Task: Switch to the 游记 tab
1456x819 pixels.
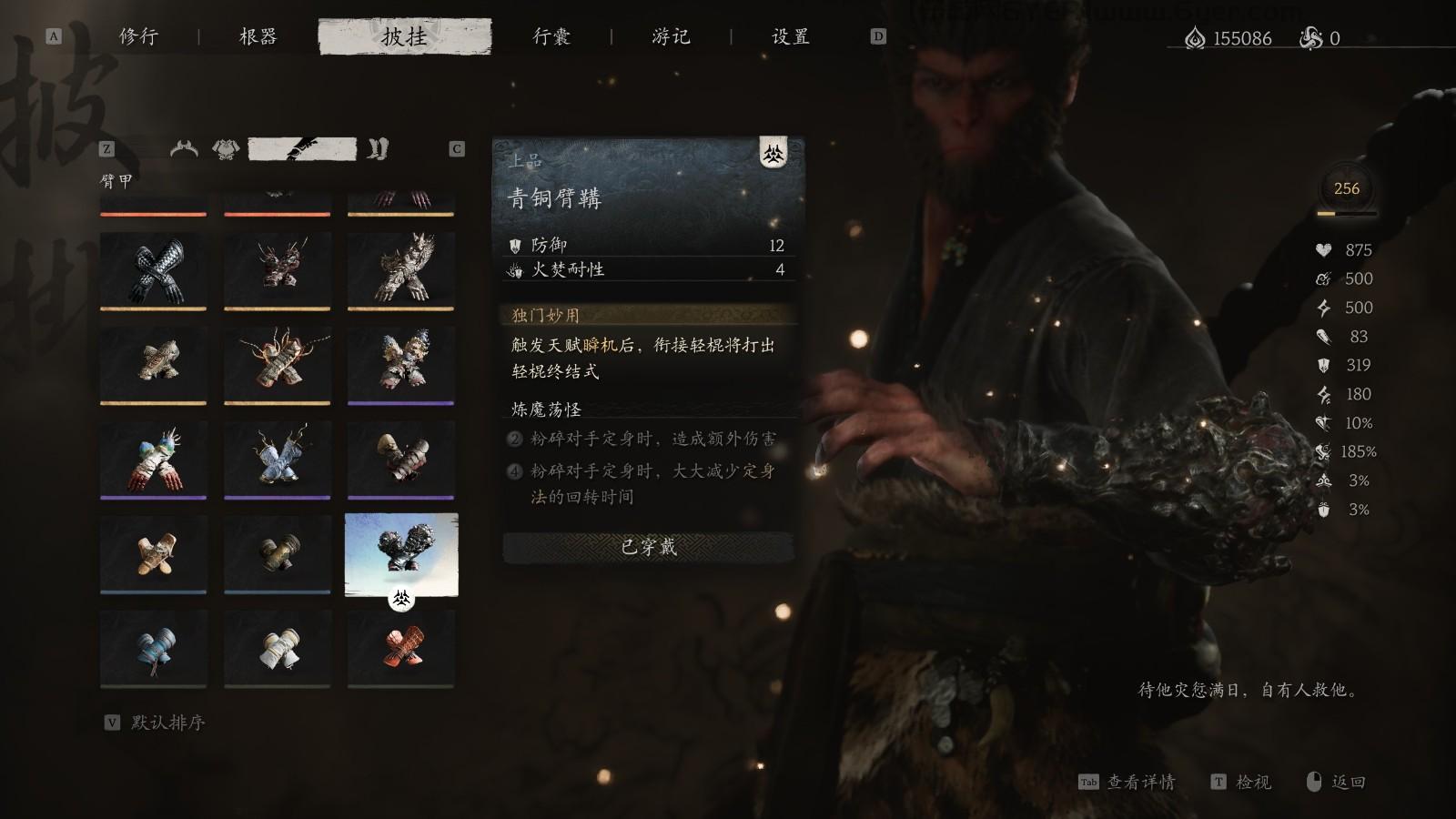Action: pos(673,37)
